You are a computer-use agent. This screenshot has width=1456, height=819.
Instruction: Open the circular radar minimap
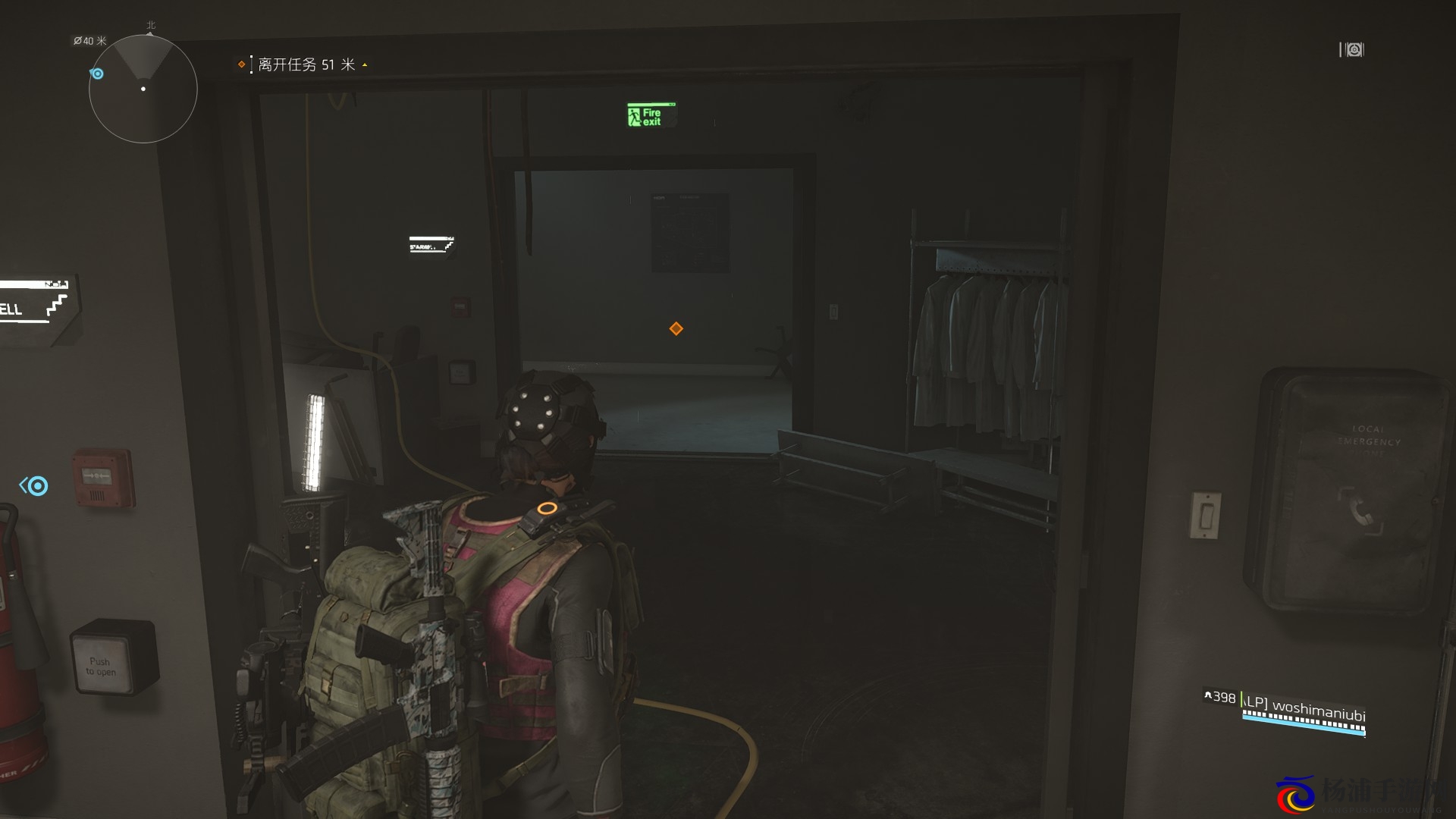143,89
